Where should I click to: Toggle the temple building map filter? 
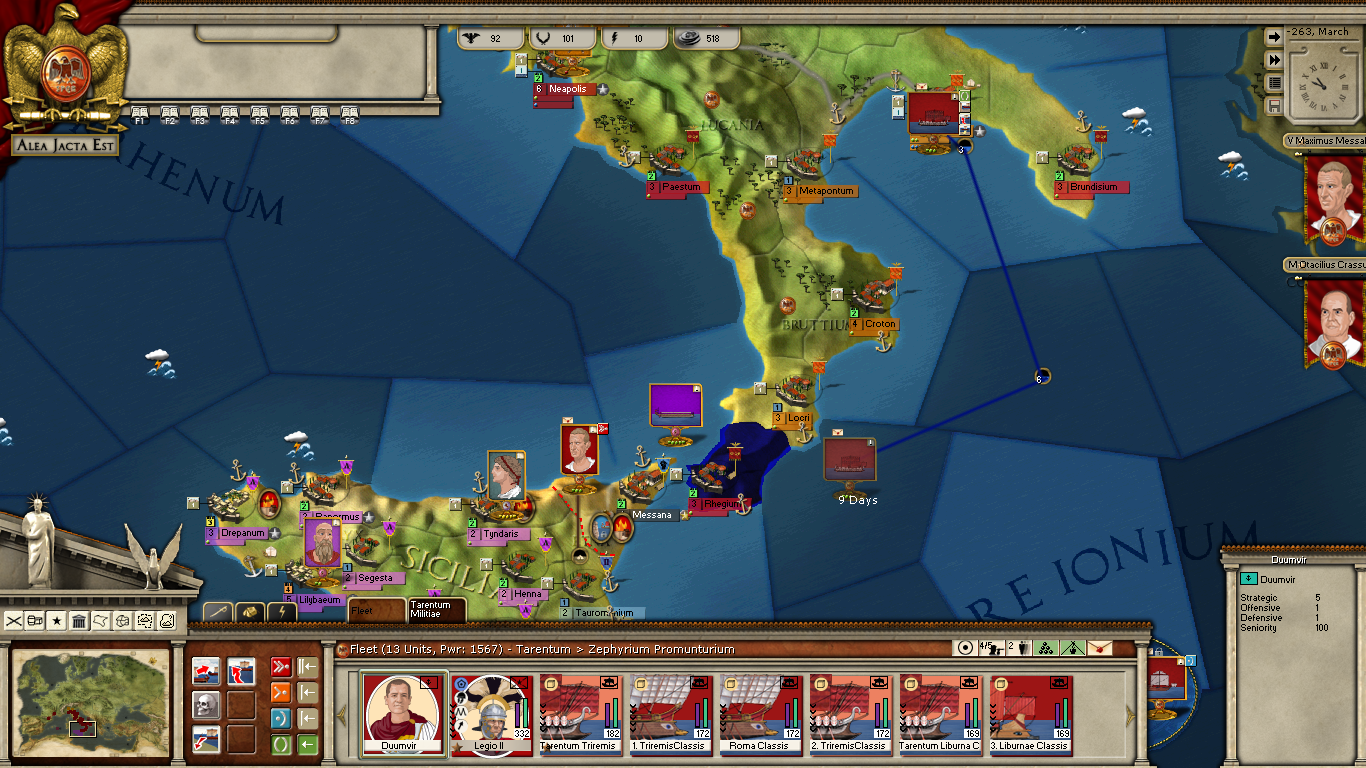point(79,621)
